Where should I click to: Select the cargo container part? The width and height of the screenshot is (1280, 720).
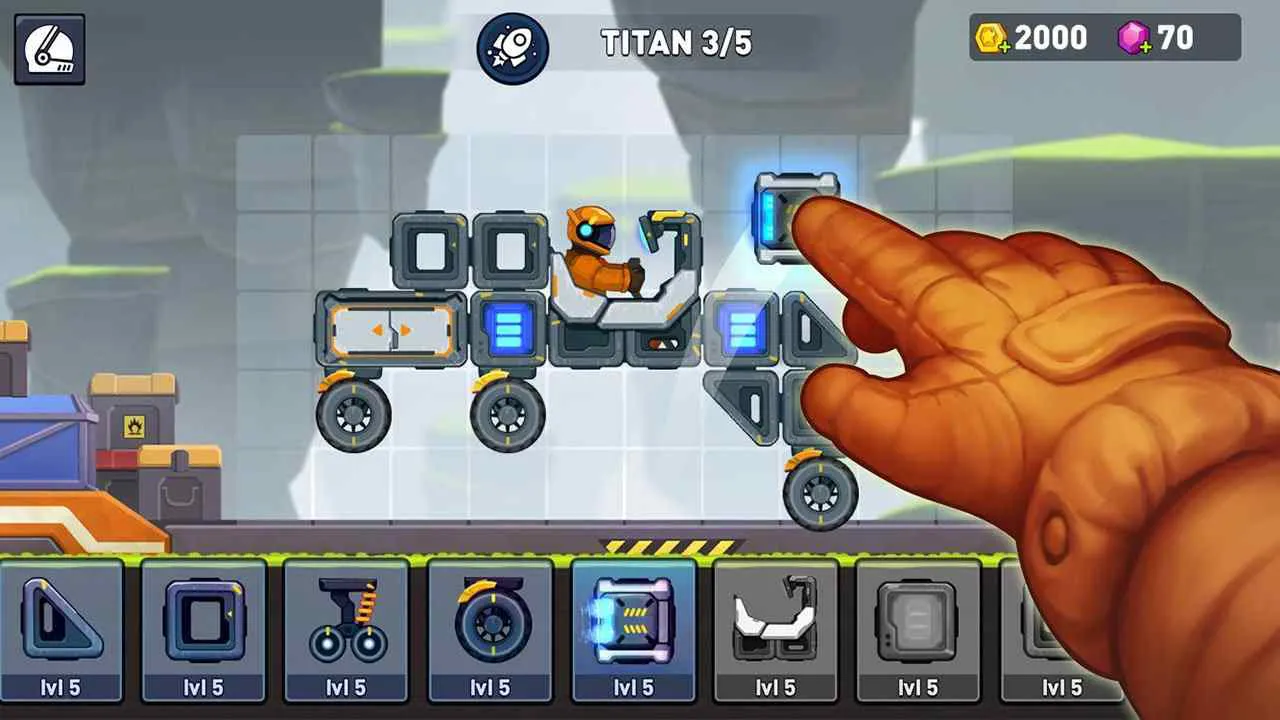[918, 620]
